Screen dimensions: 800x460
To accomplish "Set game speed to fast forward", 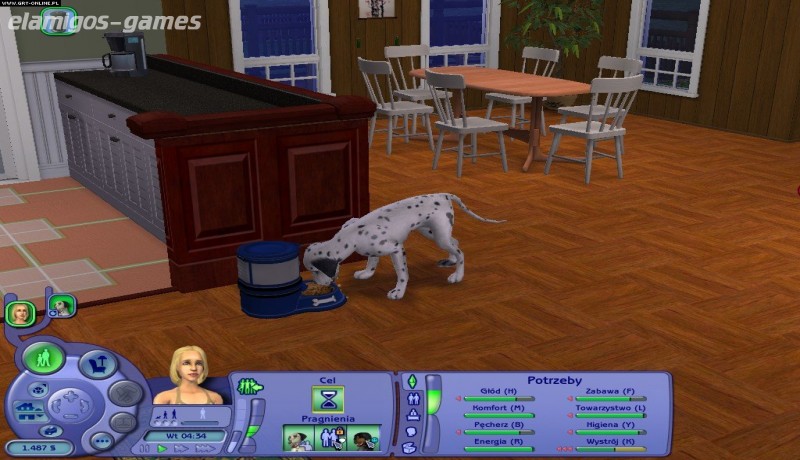I will tap(180, 449).
